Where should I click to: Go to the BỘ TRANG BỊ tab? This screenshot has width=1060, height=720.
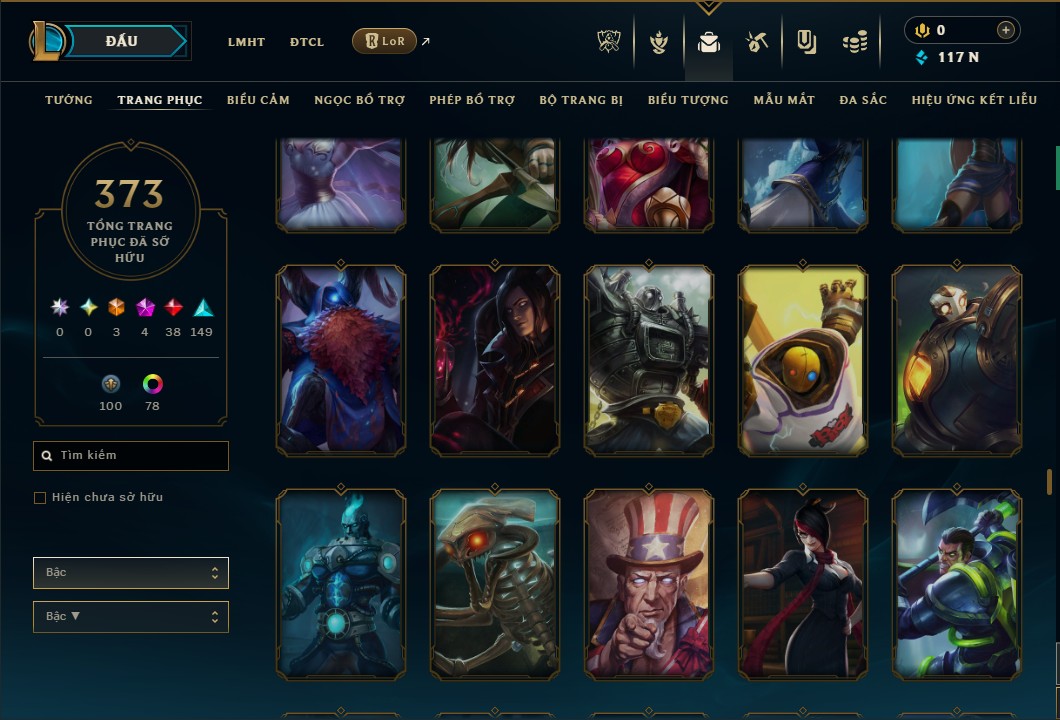(581, 100)
